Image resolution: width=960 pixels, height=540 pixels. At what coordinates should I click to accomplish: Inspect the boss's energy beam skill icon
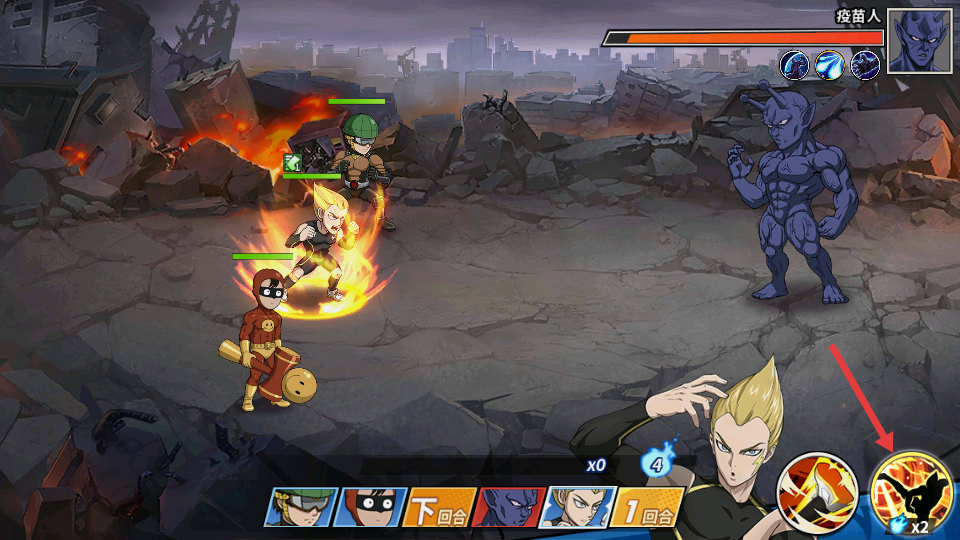pyautogui.click(x=830, y=65)
